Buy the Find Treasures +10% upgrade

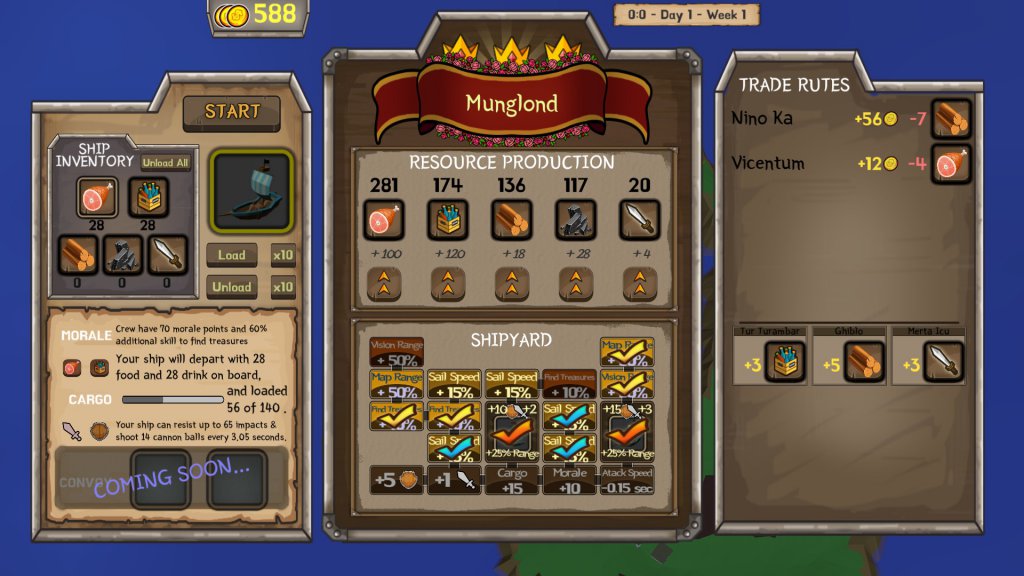point(569,385)
